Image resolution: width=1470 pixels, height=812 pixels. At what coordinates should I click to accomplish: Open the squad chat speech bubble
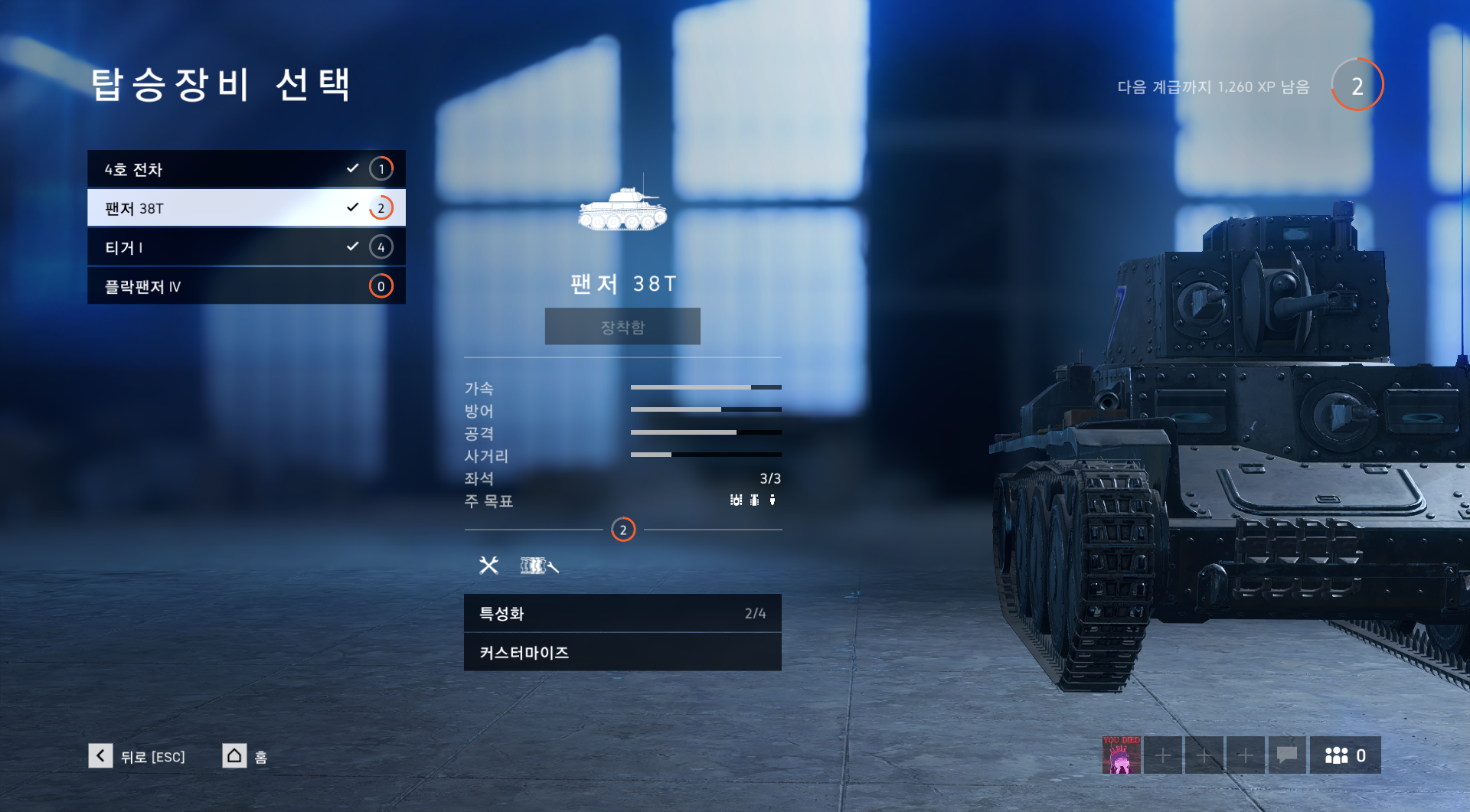(x=1287, y=755)
